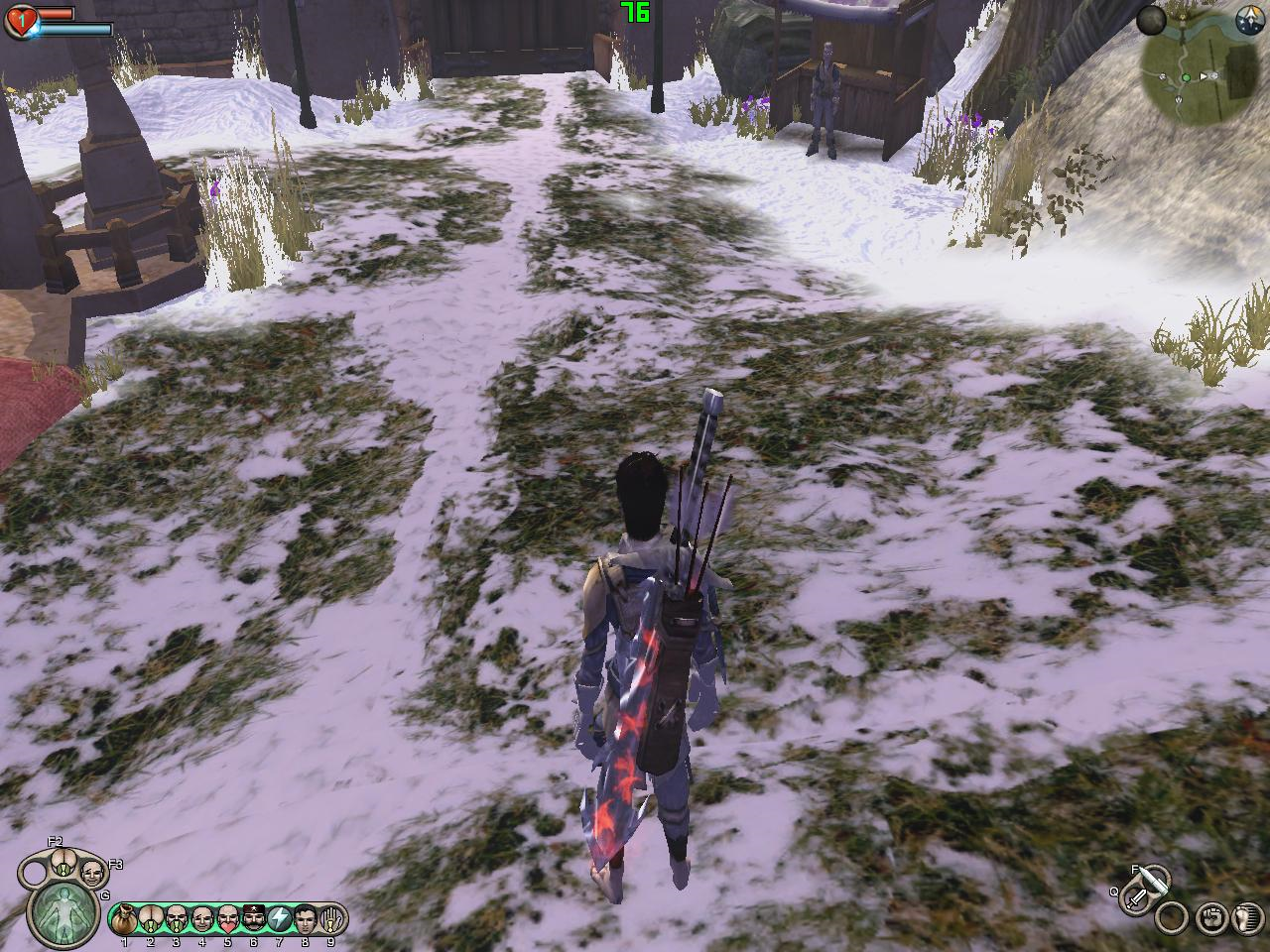Click the day-night compass dial
The height and width of the screenshot is (952, 1270).
(x=1249, y=18)
